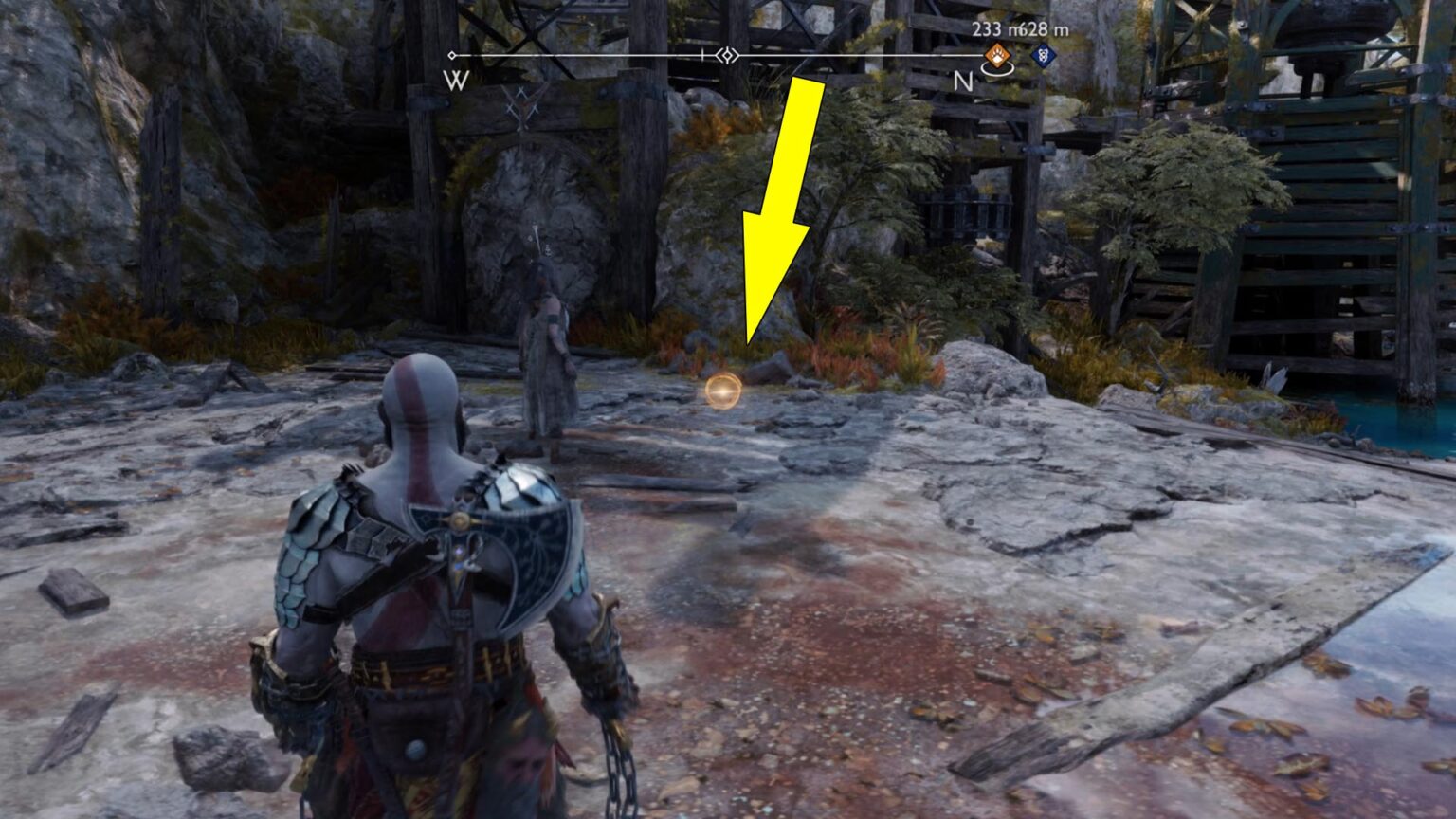The height and width of the screenshot is (819, 1456).
Task: Select the orange paw quest marker icon
Action: coord(996,56)
